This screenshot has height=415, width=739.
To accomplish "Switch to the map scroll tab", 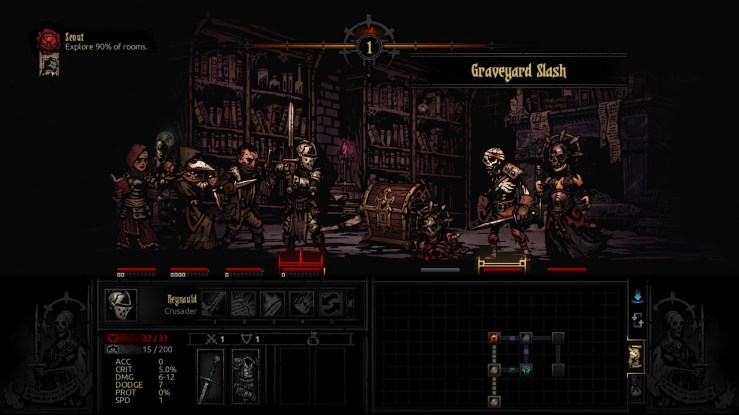I will (635, 355).
